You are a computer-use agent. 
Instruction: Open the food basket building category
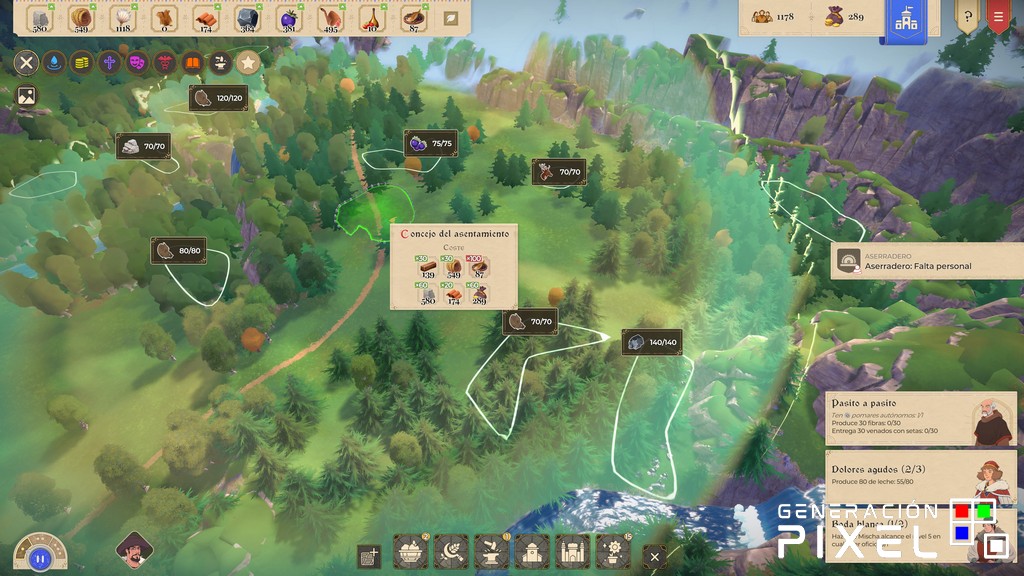(411, 552)
